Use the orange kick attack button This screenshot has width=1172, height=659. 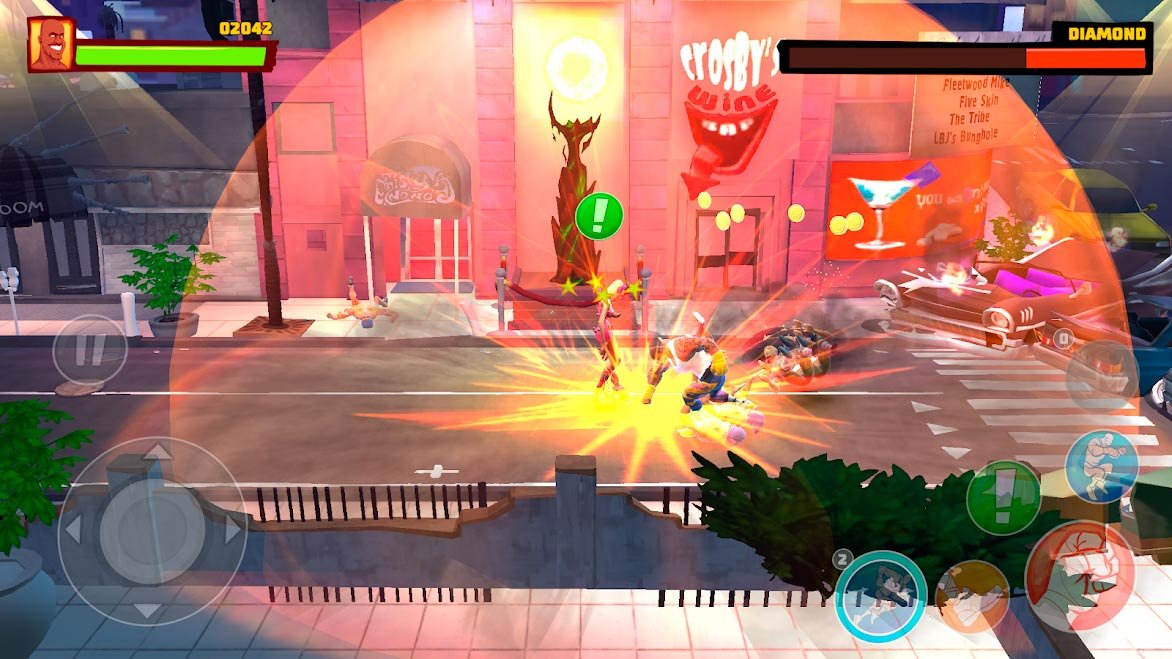(x=971, y=597)
